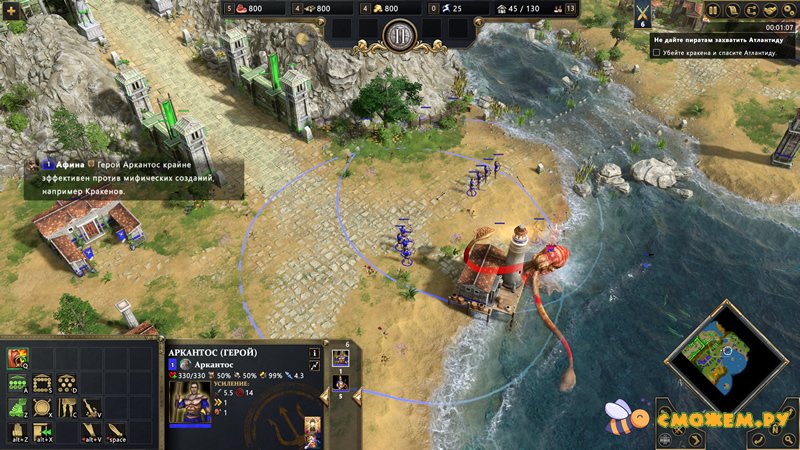
Task: Choose the box formation icon (S)
Action: (43, 382)
